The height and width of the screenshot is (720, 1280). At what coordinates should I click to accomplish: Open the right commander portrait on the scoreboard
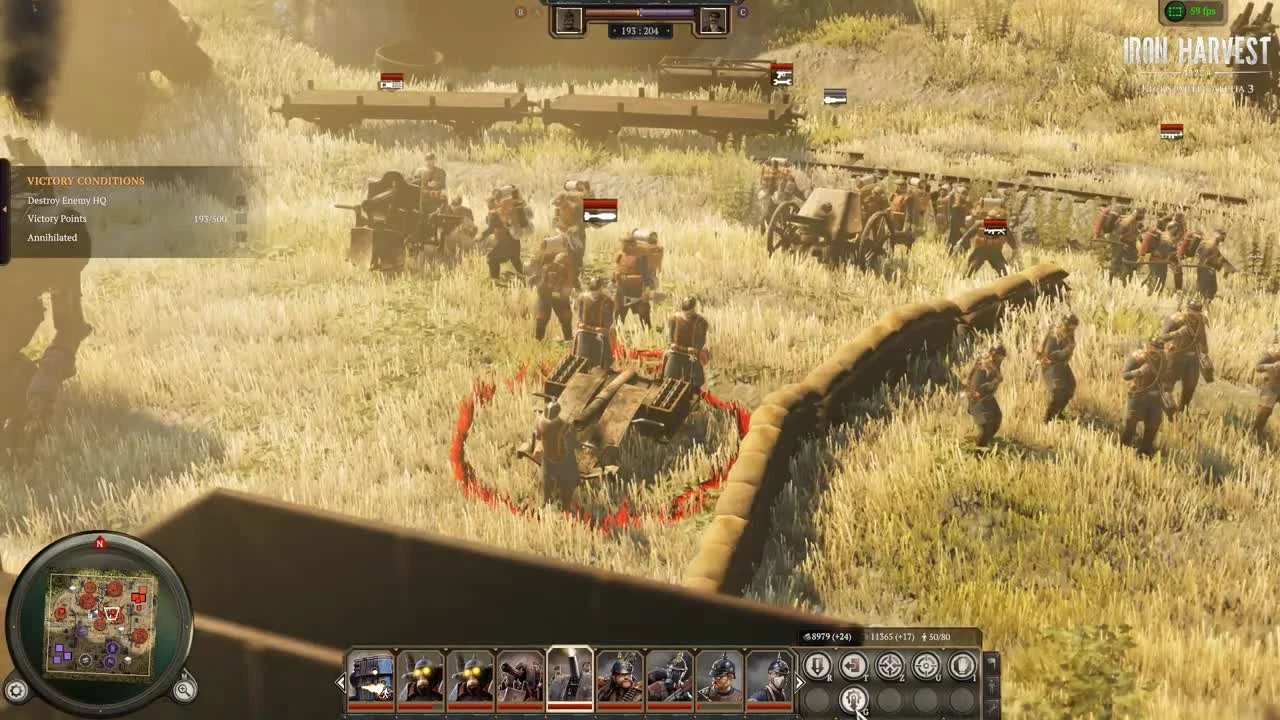[x=713, y=21]
